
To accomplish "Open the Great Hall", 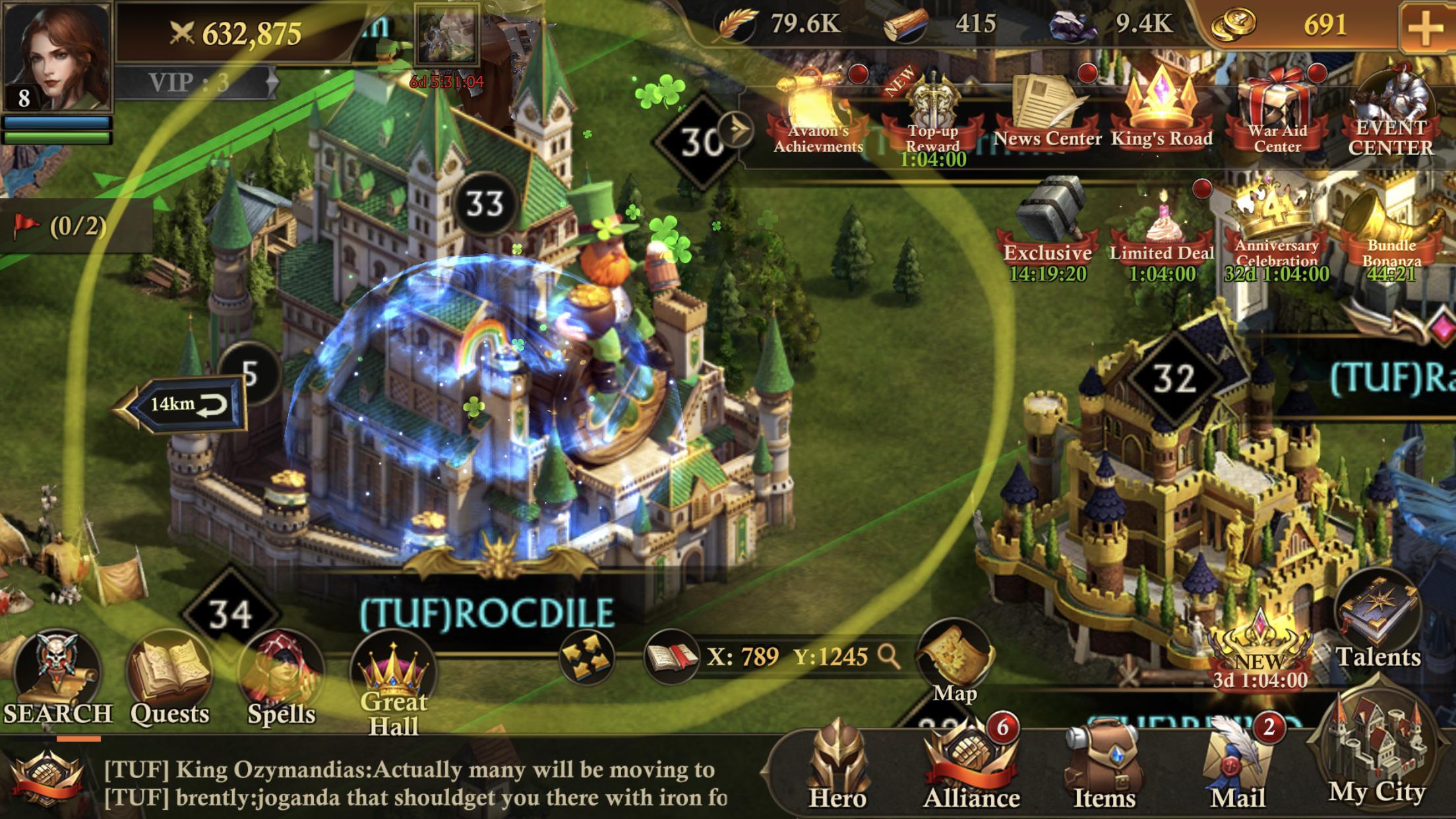I will pos(394,686).
